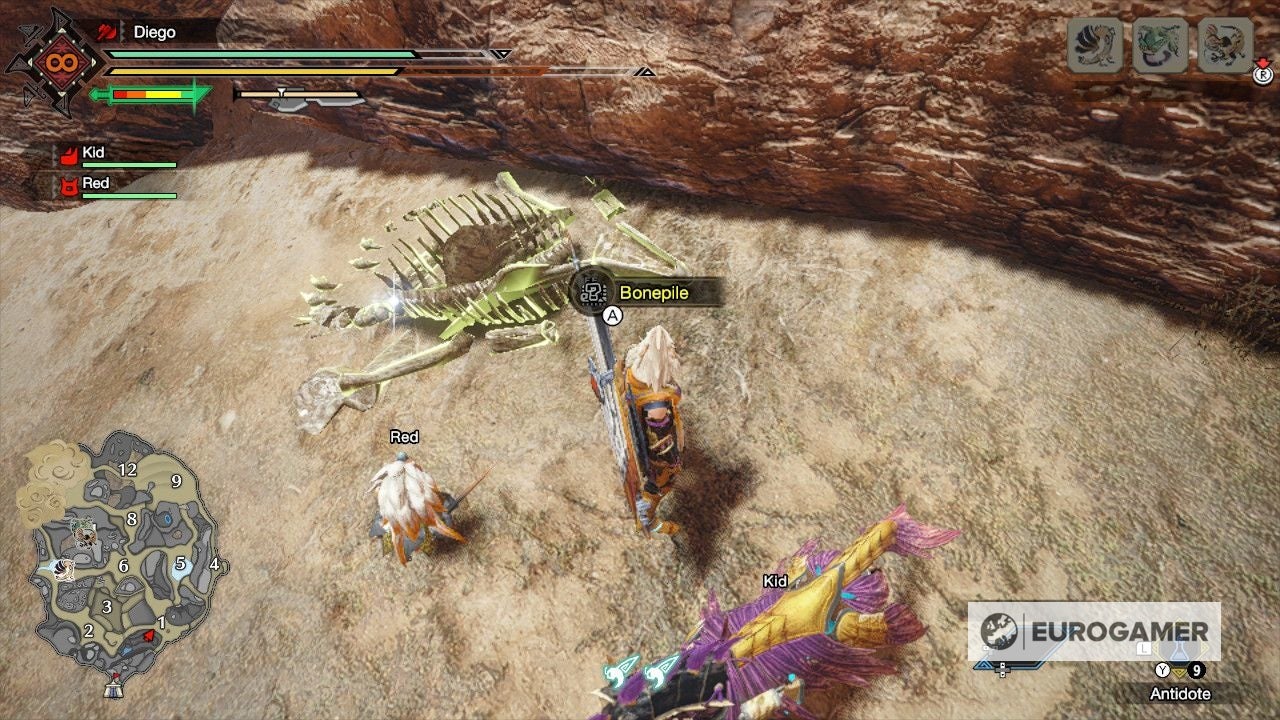Image resolution: width=1280 pixels, height=720 pixels.
Task: Toggle item use with the Y icon
Action: pyautogui.click(x=1161, y=669)
